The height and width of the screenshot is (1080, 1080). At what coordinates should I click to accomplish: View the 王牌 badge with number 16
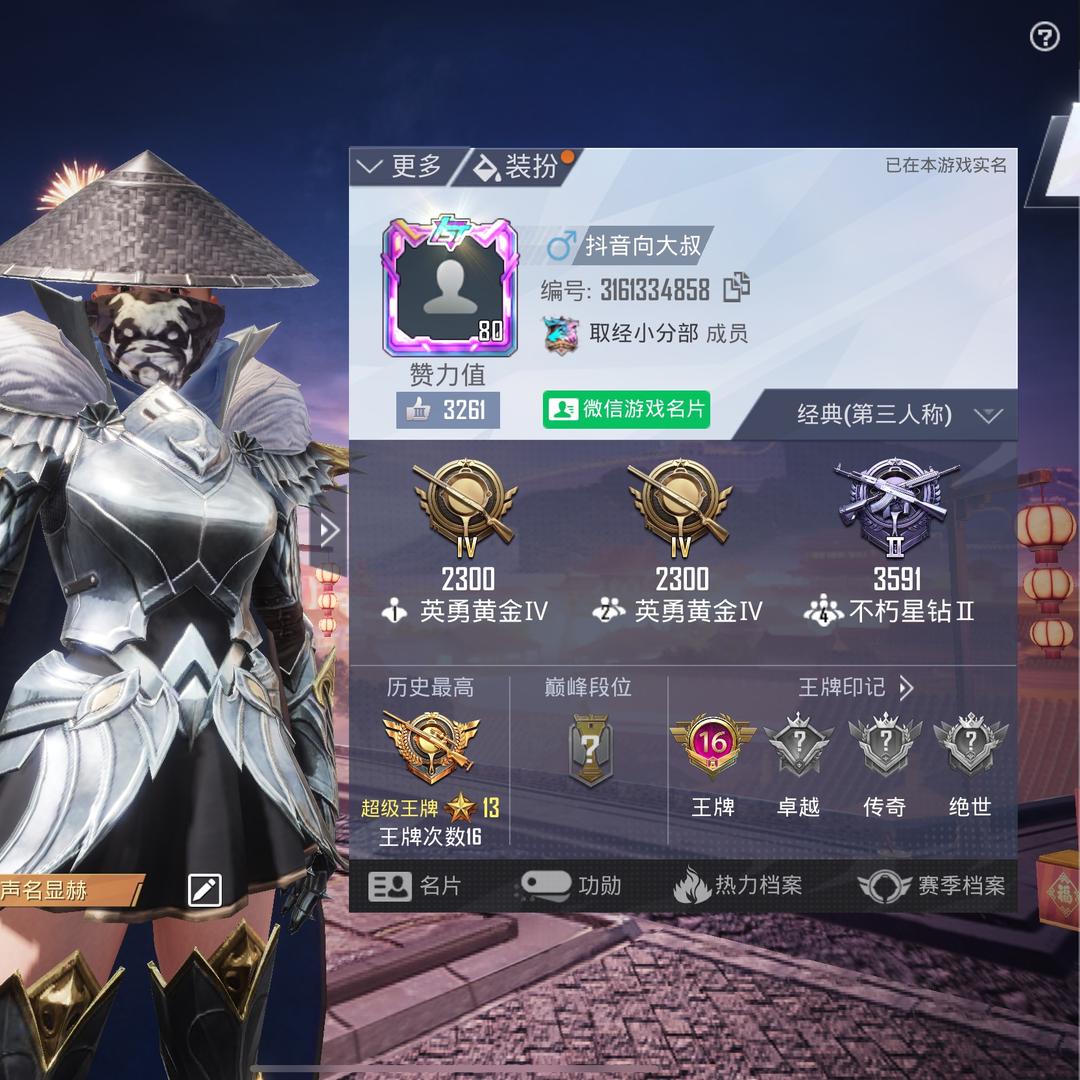[713, 744]
